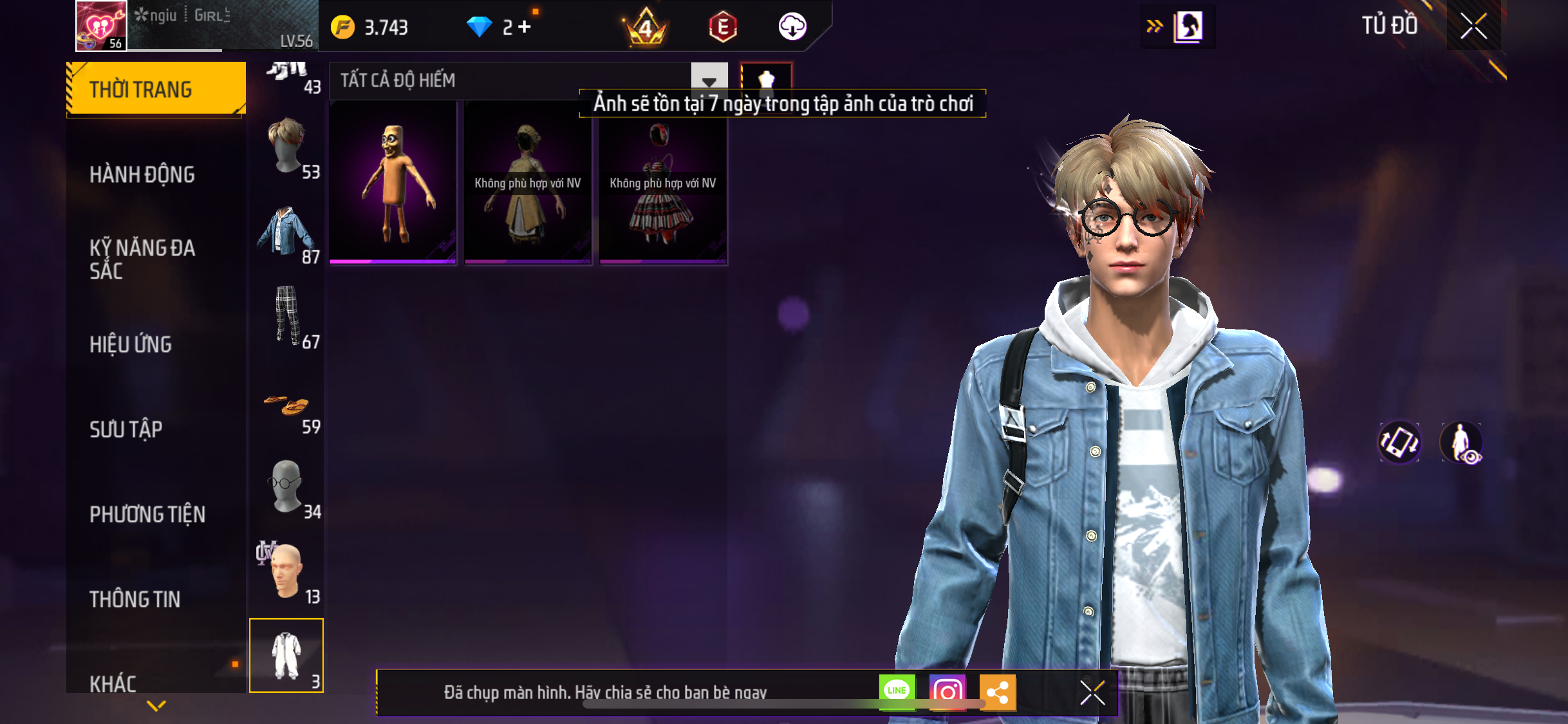Close the Tủ Đồ wardrobe screen
The image size is (1568, 724).
[1473, 26]
